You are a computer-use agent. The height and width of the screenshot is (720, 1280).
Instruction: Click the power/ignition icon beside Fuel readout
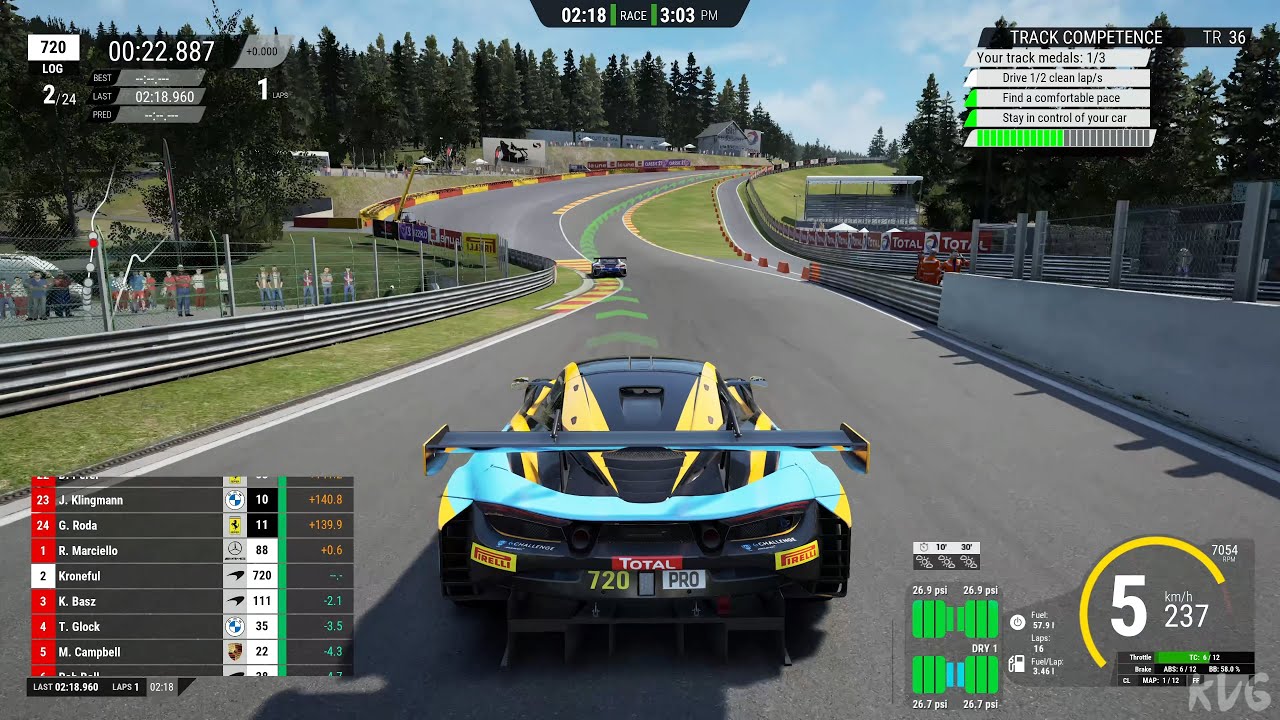click(x=1017, y=622)
